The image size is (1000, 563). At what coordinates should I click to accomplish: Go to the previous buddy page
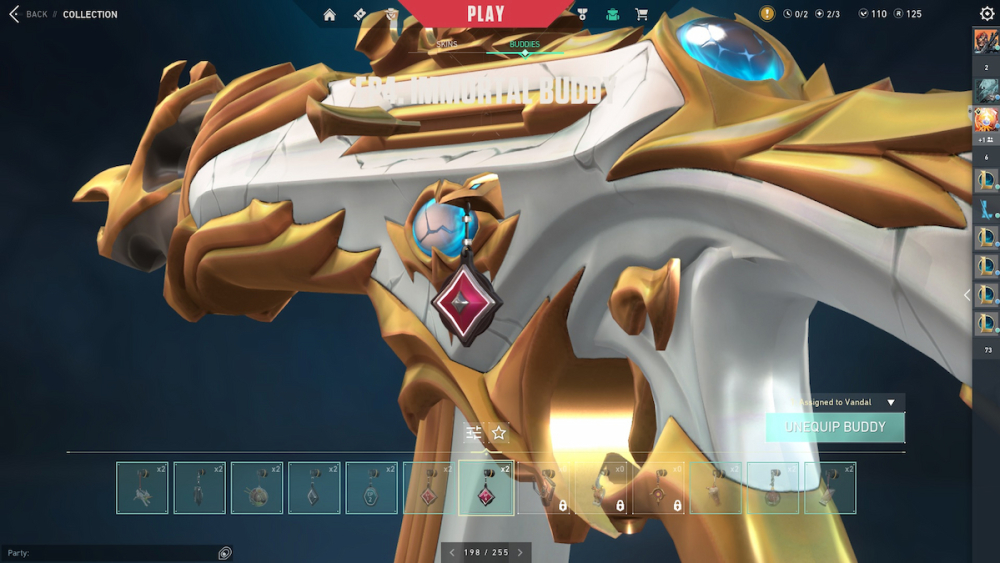pos(452,553)
